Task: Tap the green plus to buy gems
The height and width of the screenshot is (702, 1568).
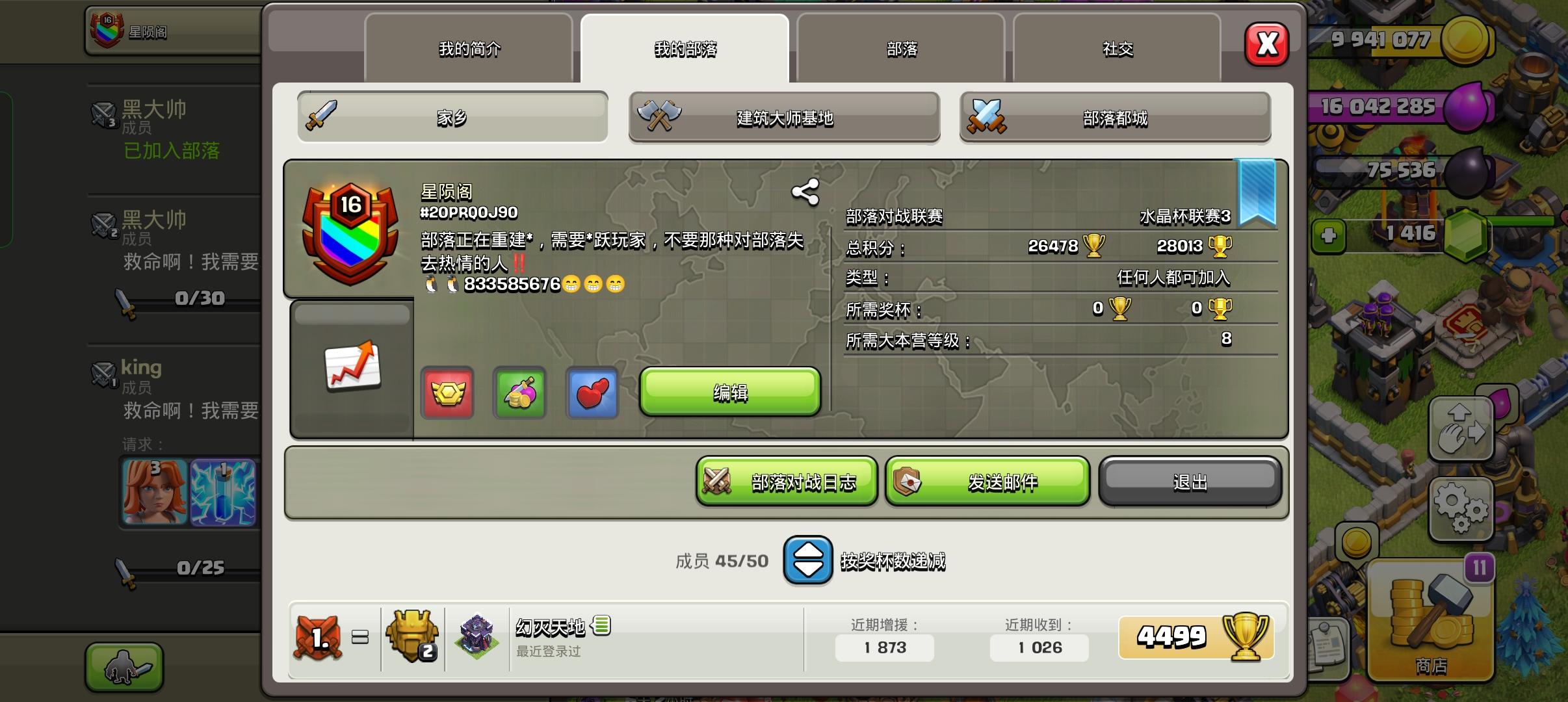Action: point(1330,235)
